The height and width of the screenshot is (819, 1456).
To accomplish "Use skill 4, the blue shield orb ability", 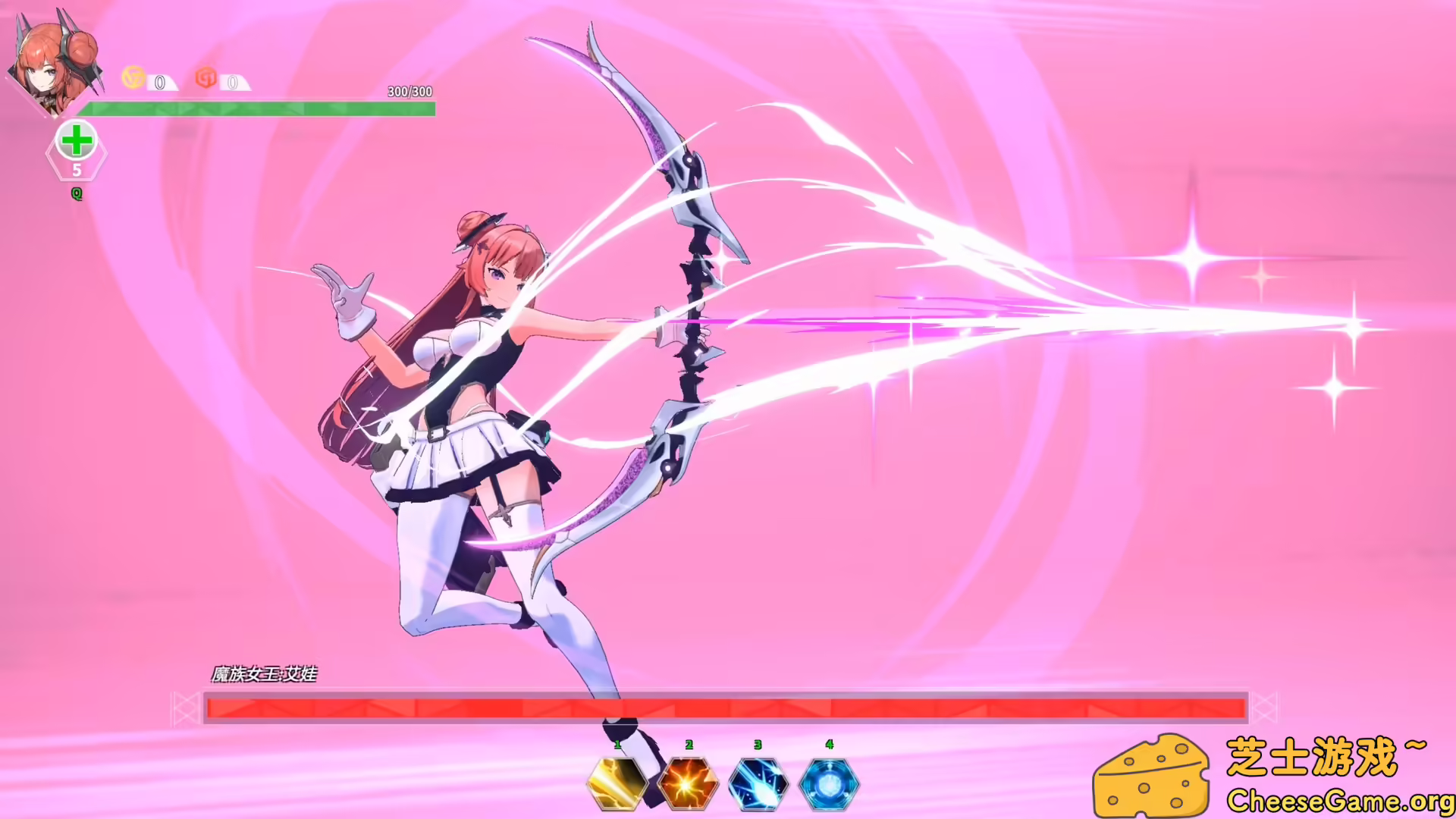I will point(830,783).
